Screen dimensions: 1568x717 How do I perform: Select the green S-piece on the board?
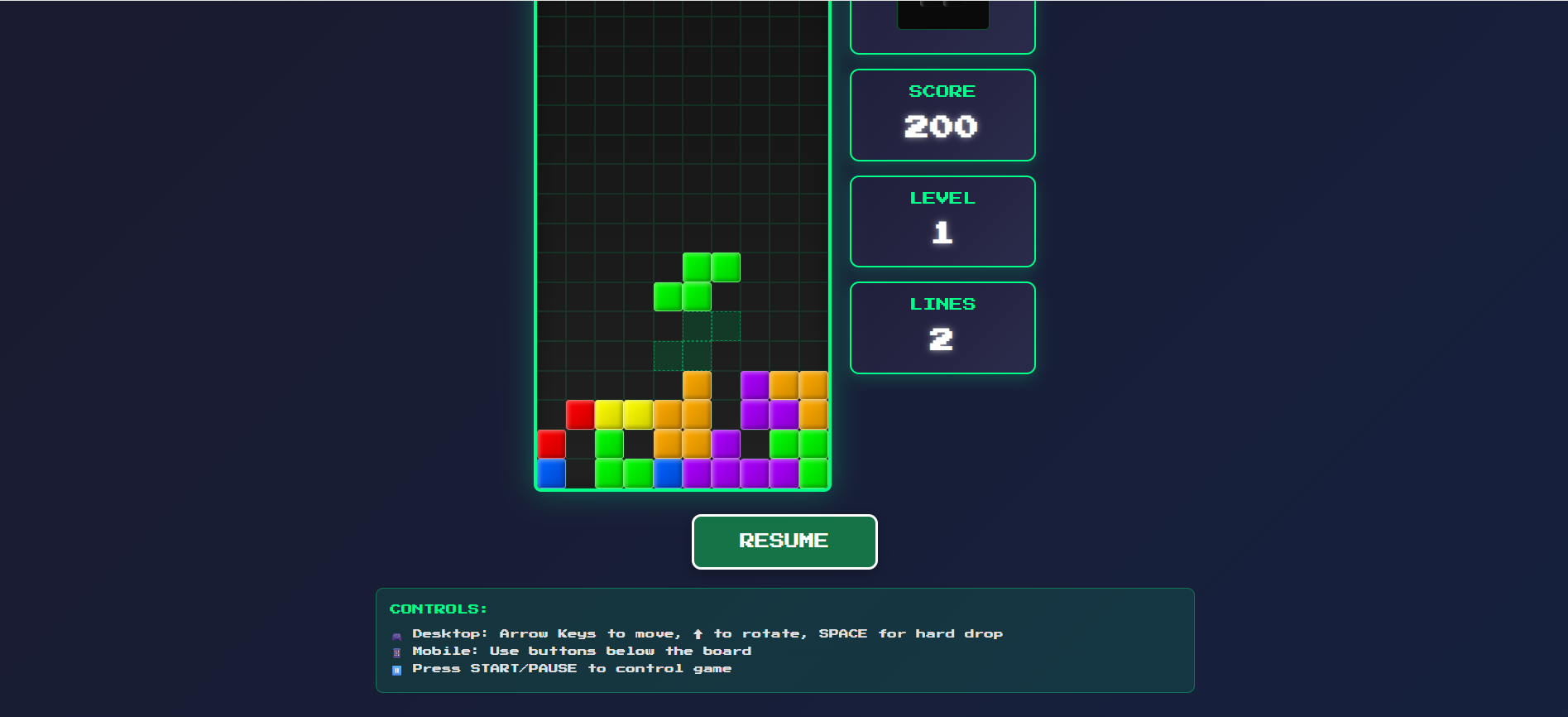point(695,282)
